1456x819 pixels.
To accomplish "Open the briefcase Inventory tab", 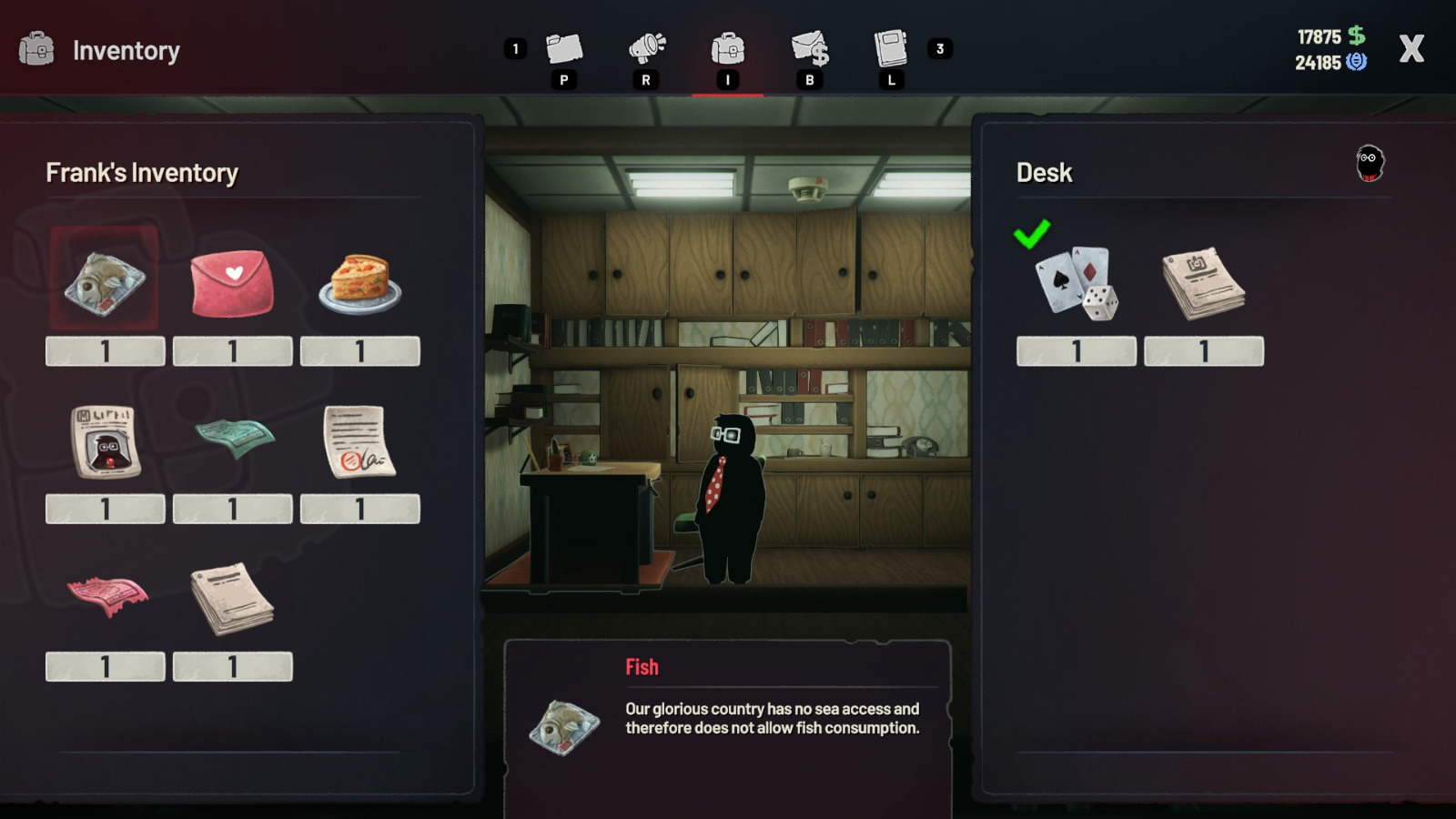I will 727,50.
